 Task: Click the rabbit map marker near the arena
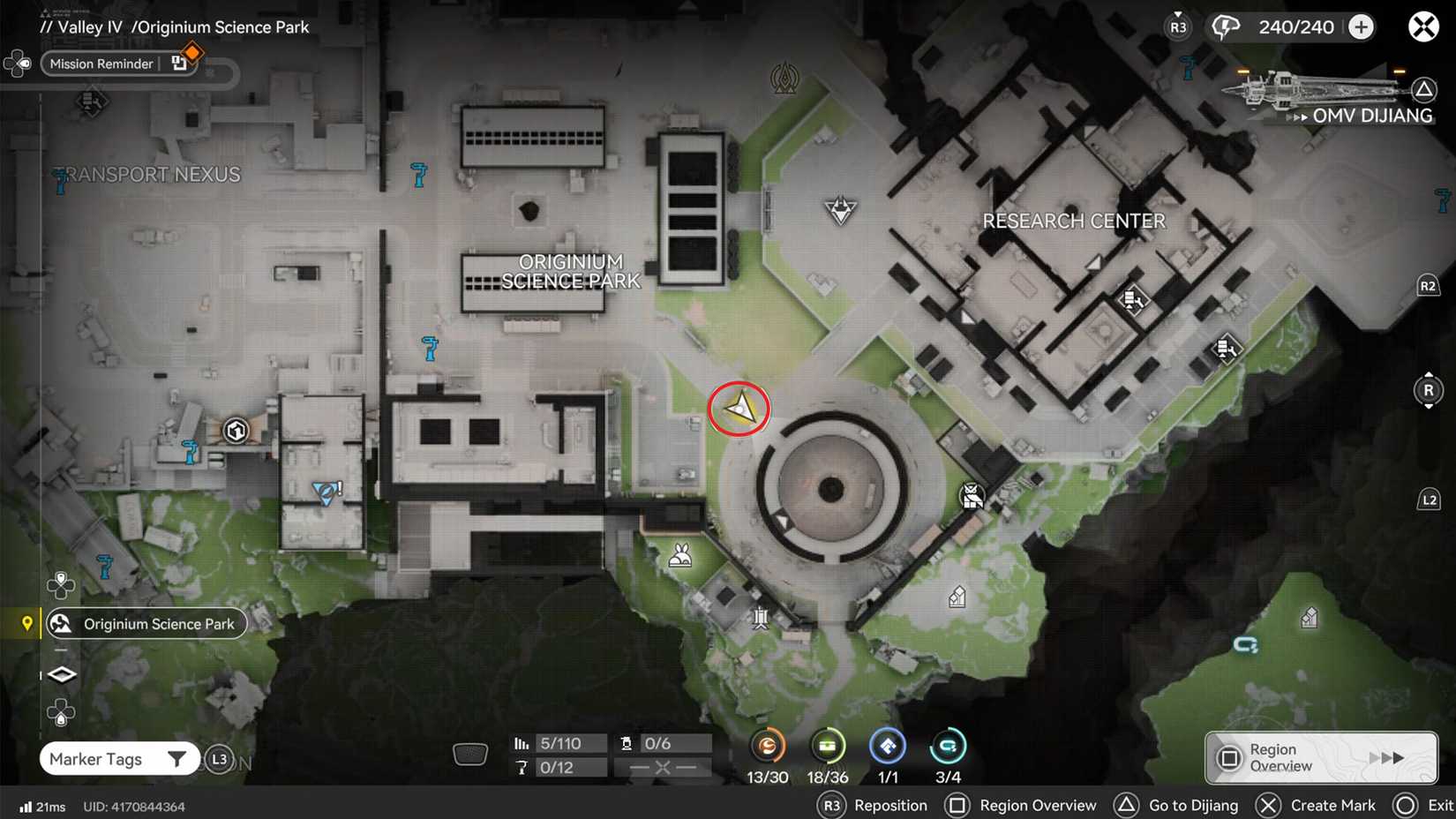point(679,555)
